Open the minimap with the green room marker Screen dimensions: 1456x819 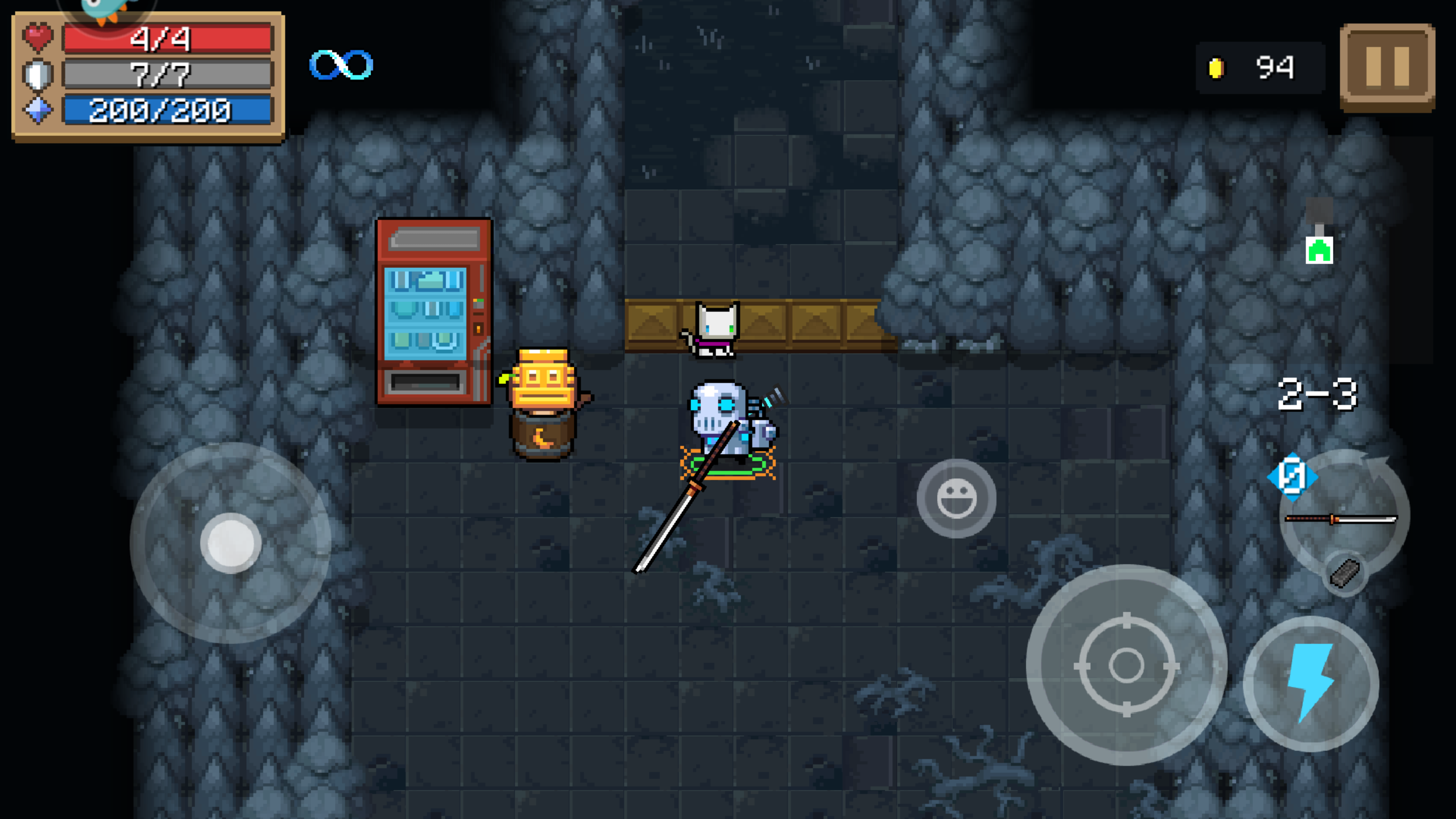point(1319,250)
